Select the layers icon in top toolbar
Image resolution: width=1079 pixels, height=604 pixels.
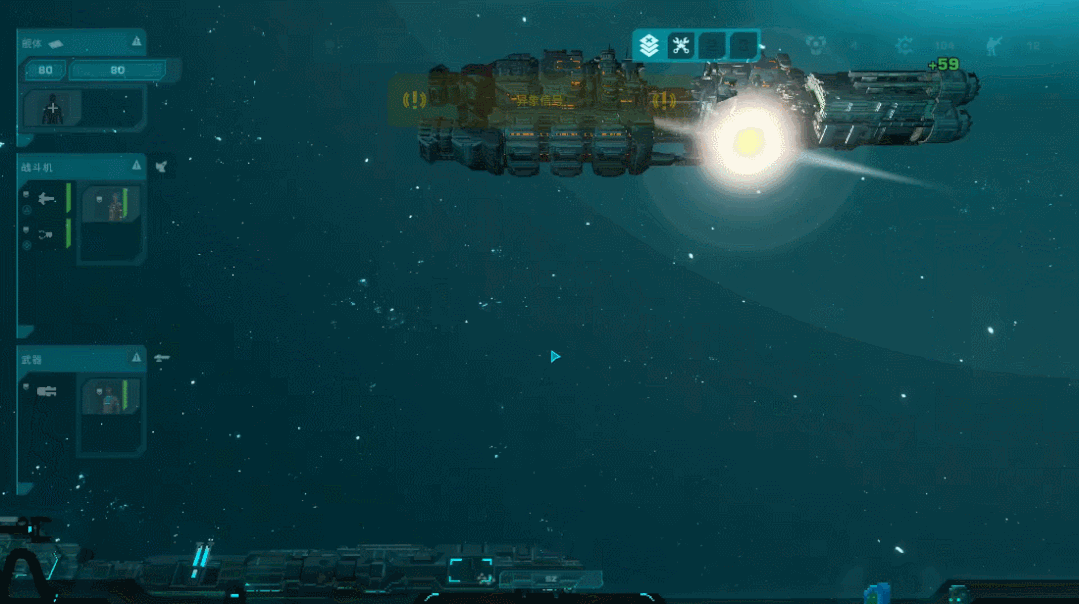[649, 45]
